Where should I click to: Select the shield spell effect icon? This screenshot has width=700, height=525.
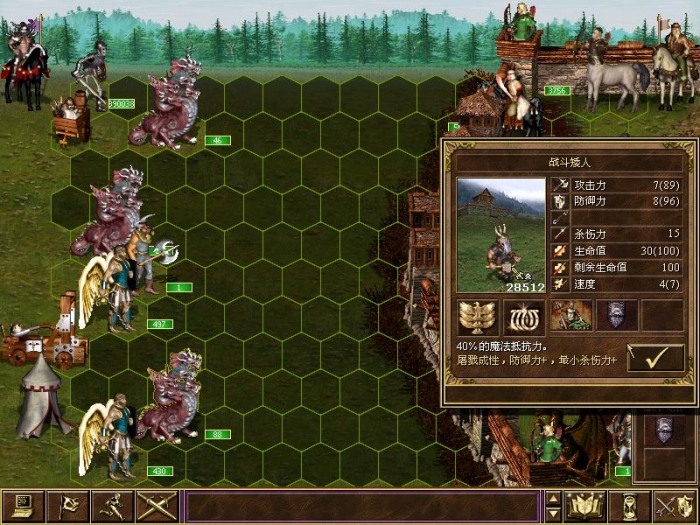[617, 316]
